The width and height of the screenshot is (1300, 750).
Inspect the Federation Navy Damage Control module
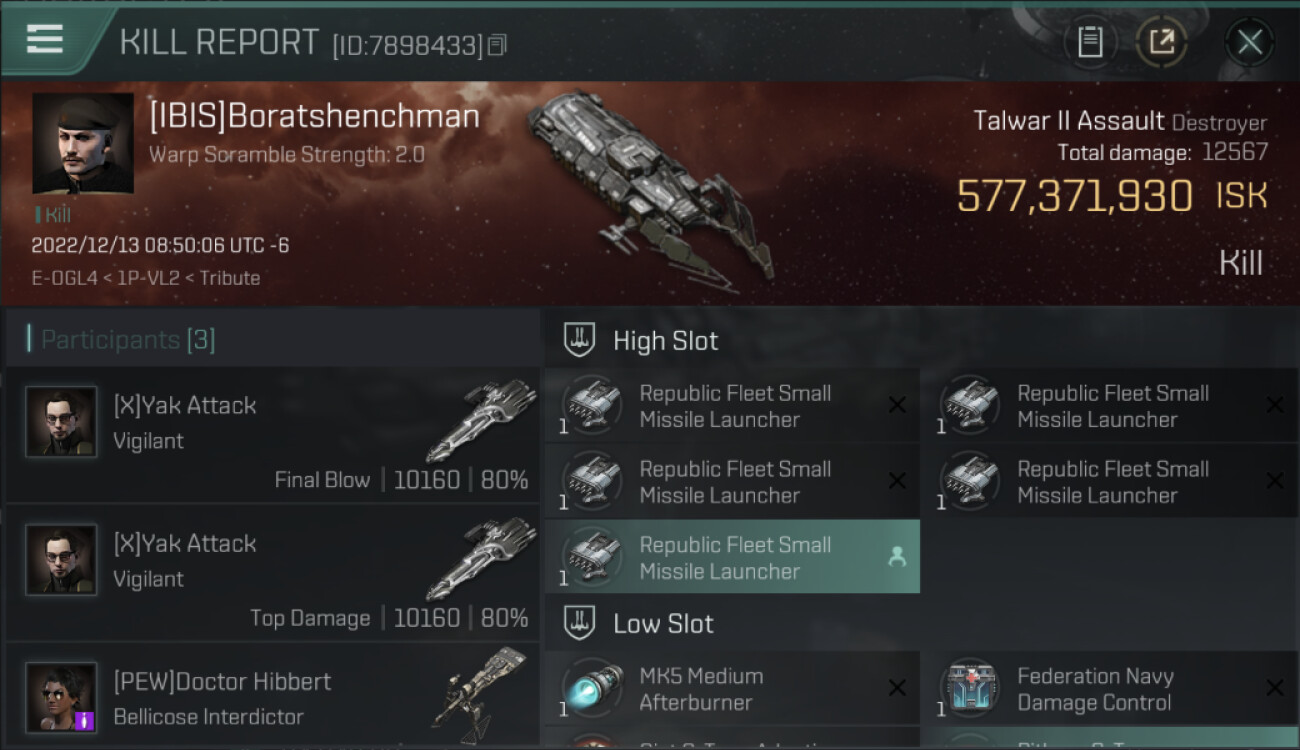tap(1109, 689)
